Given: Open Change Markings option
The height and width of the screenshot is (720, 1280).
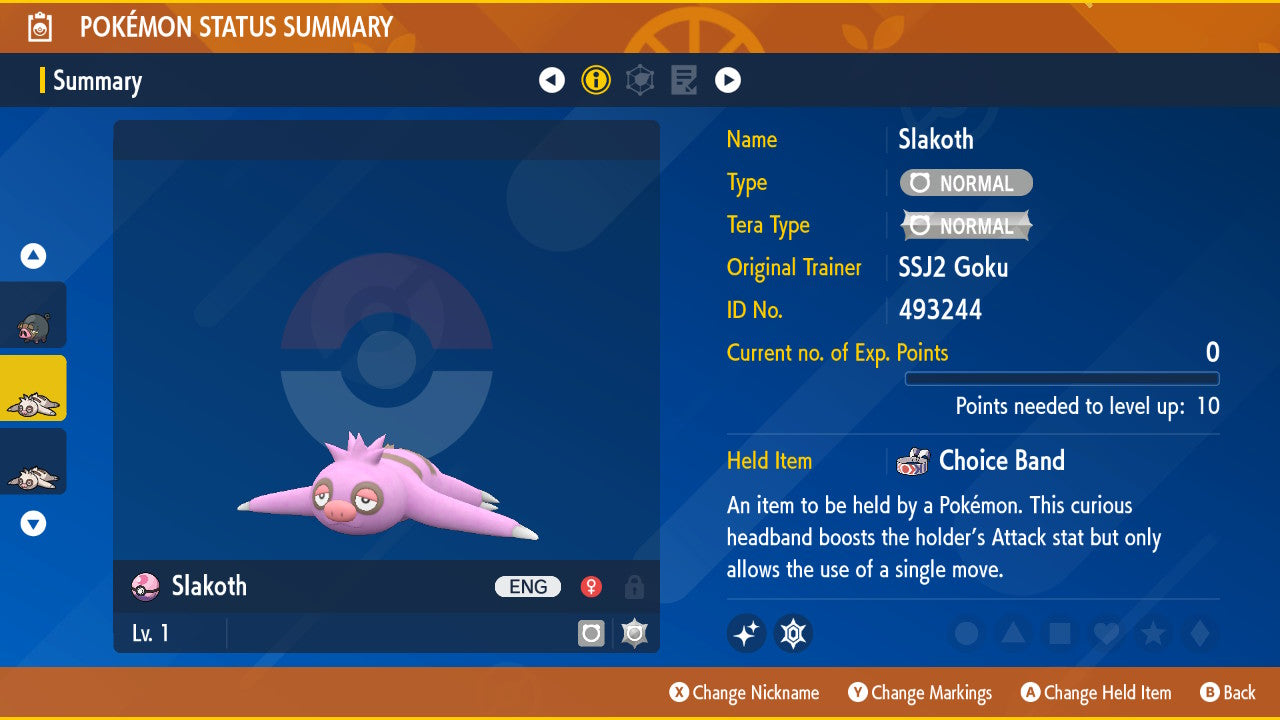Looking at the screenshot, I should [x=920, y=693].
